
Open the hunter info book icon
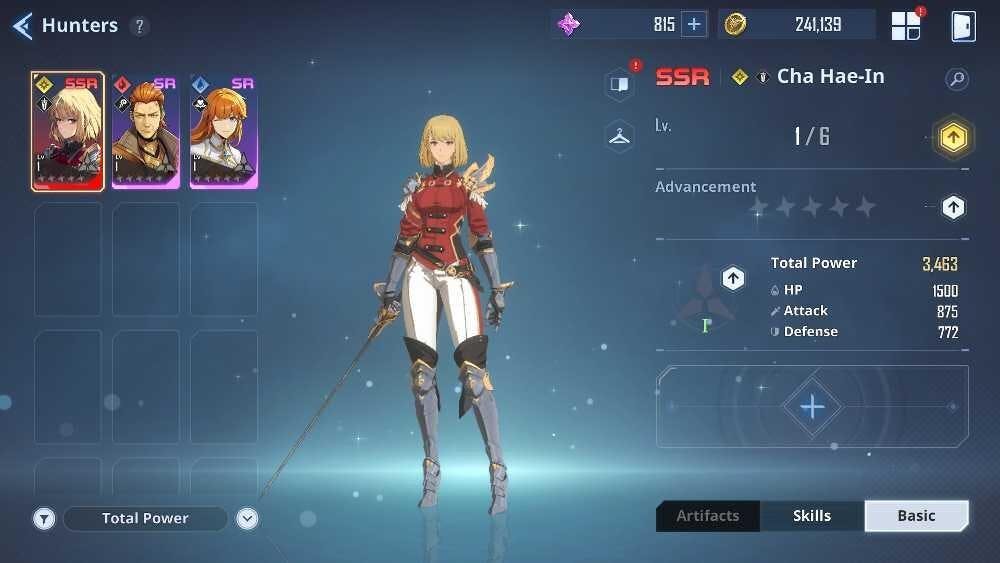coord(620,85)
